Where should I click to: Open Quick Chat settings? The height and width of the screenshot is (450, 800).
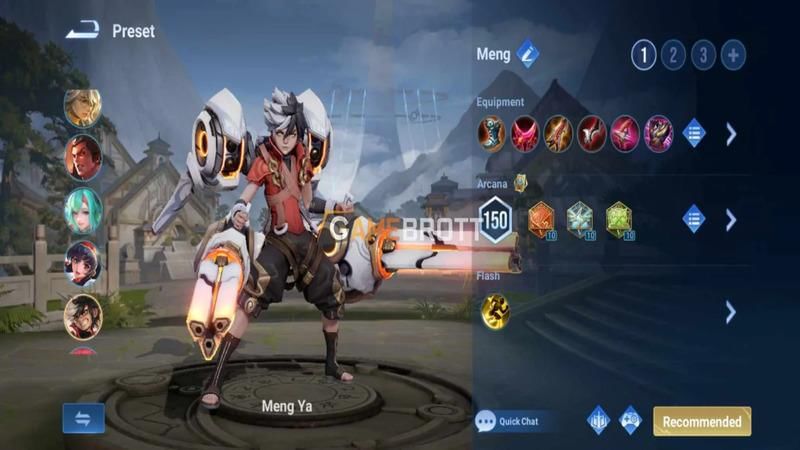pos(509,421)
